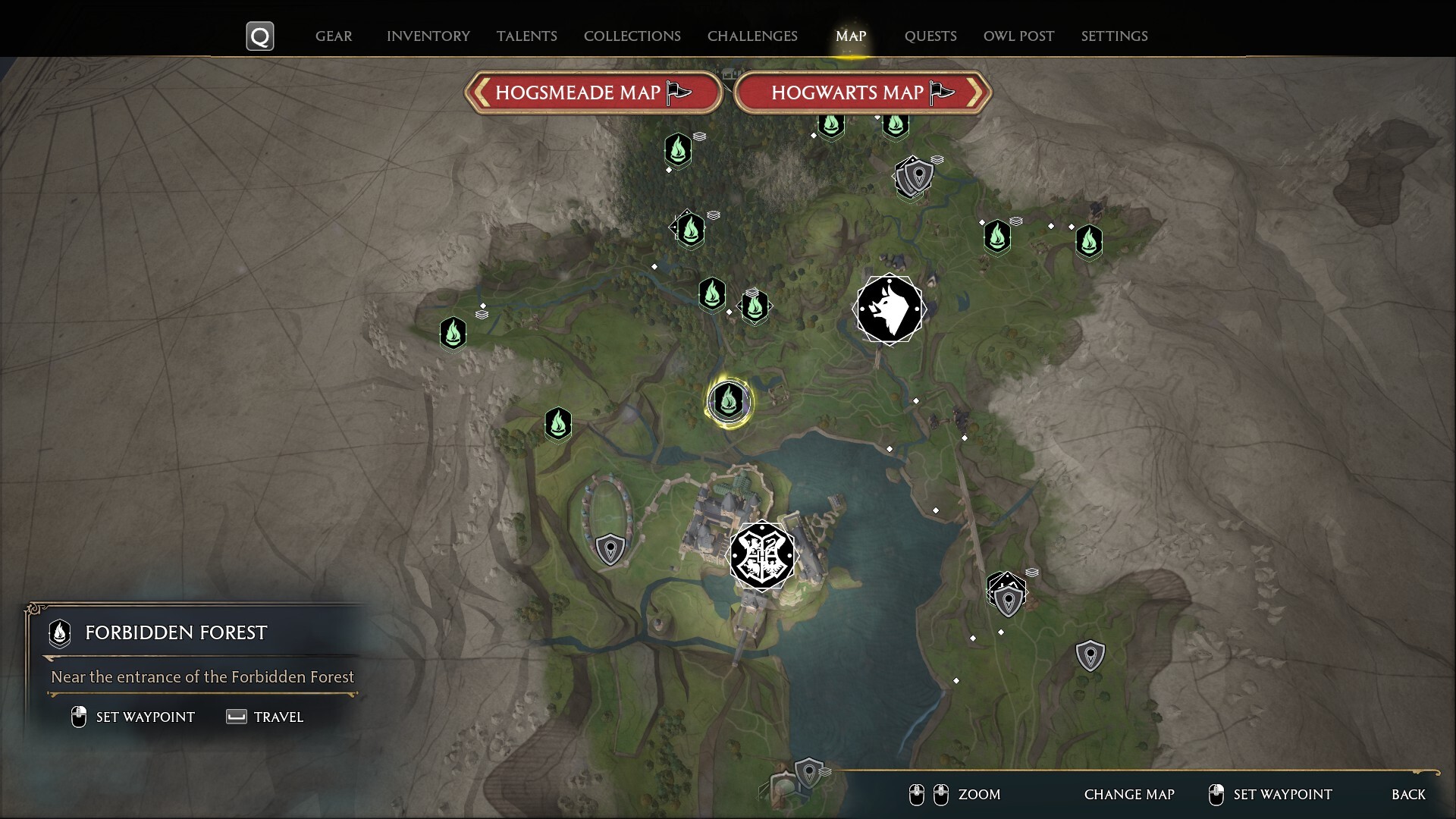Select the leftmost floo flame icon
Screen dimensions: 1456x819
[x=453, y=334]
